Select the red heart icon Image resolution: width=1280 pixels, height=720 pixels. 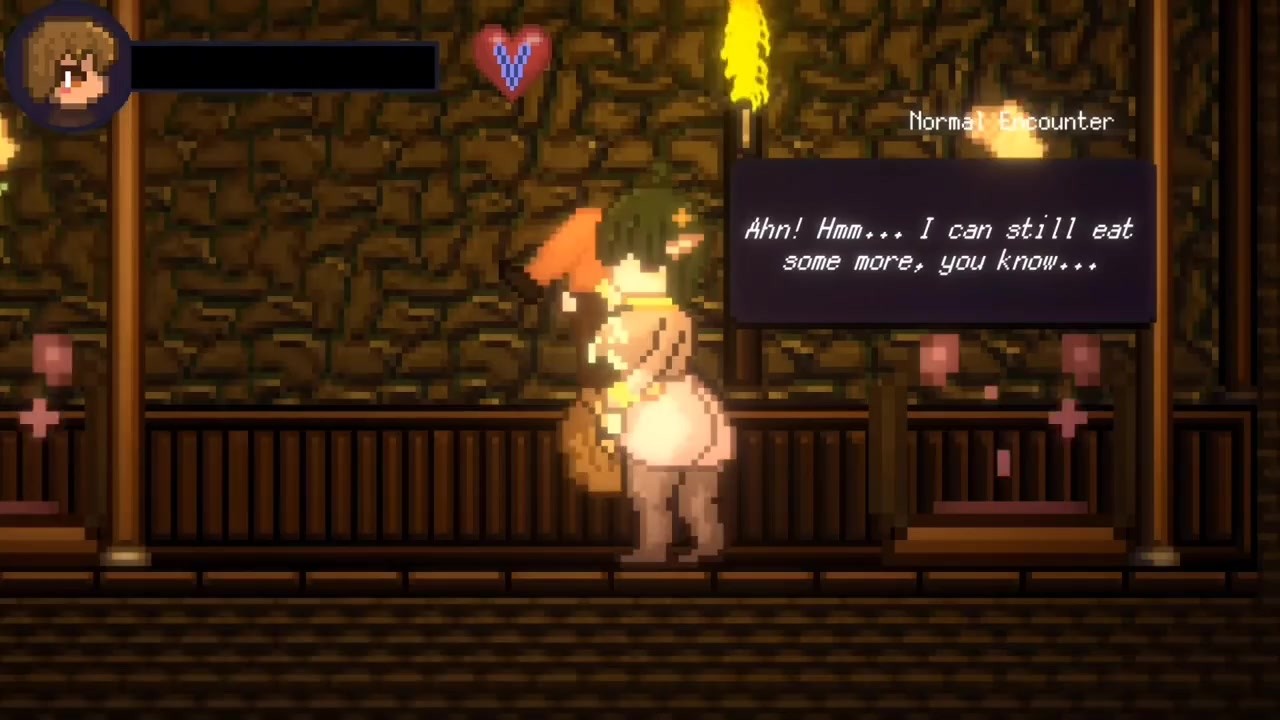511,60
